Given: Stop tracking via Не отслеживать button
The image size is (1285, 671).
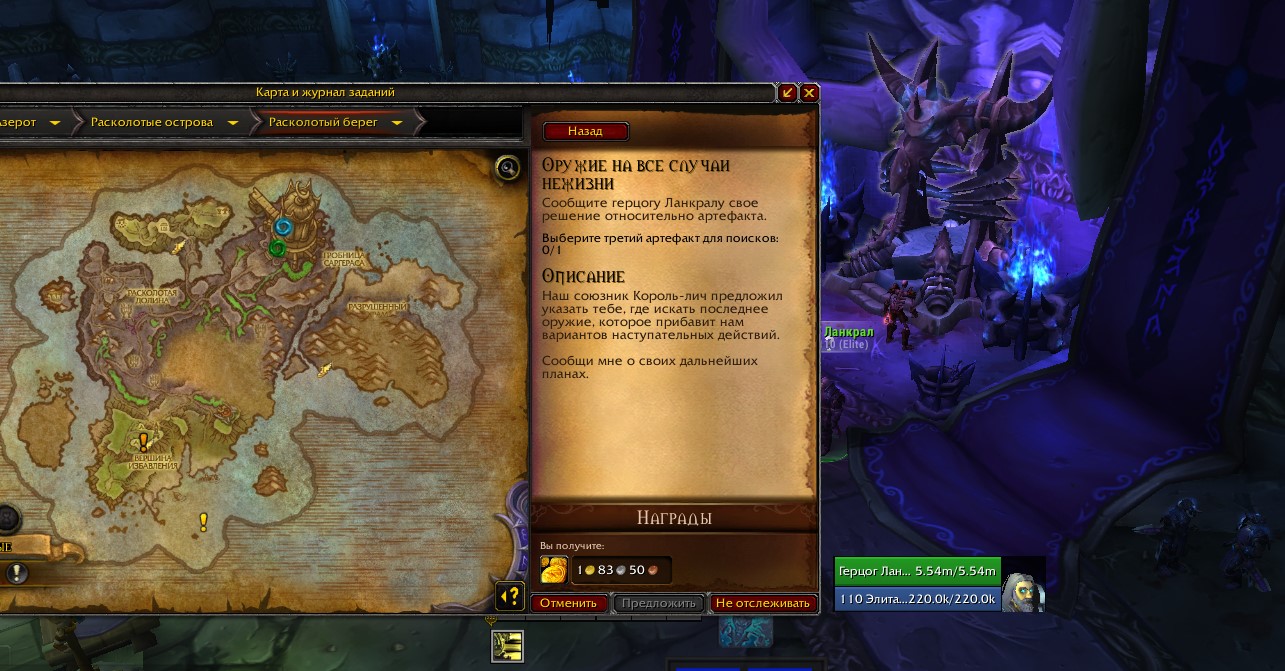Looking at the screenshot, I should (762, 603).
